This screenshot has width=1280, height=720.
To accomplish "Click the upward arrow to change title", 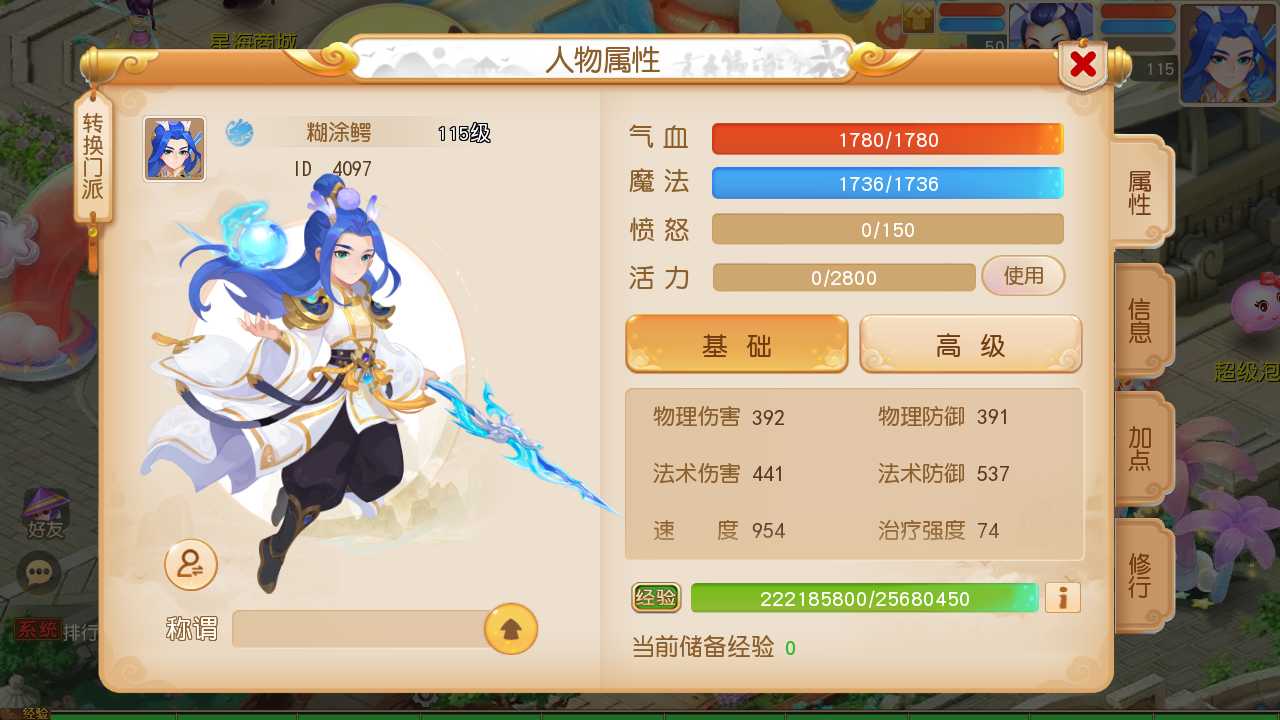I will [509, 628].
